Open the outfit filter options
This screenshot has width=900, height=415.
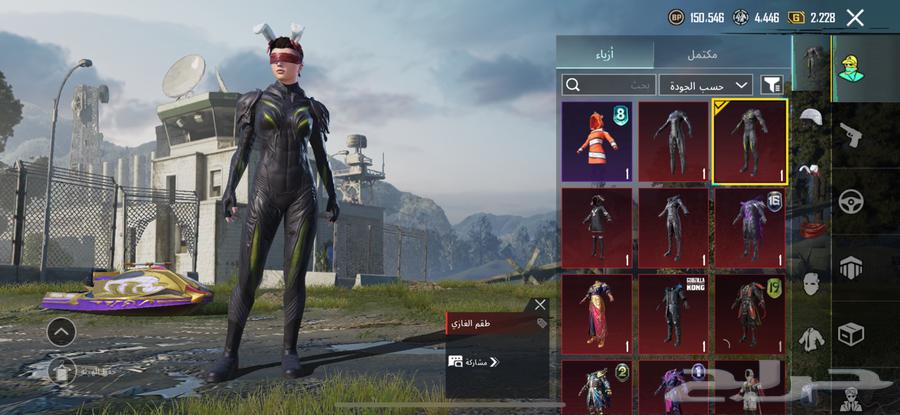tap(772, 85)
